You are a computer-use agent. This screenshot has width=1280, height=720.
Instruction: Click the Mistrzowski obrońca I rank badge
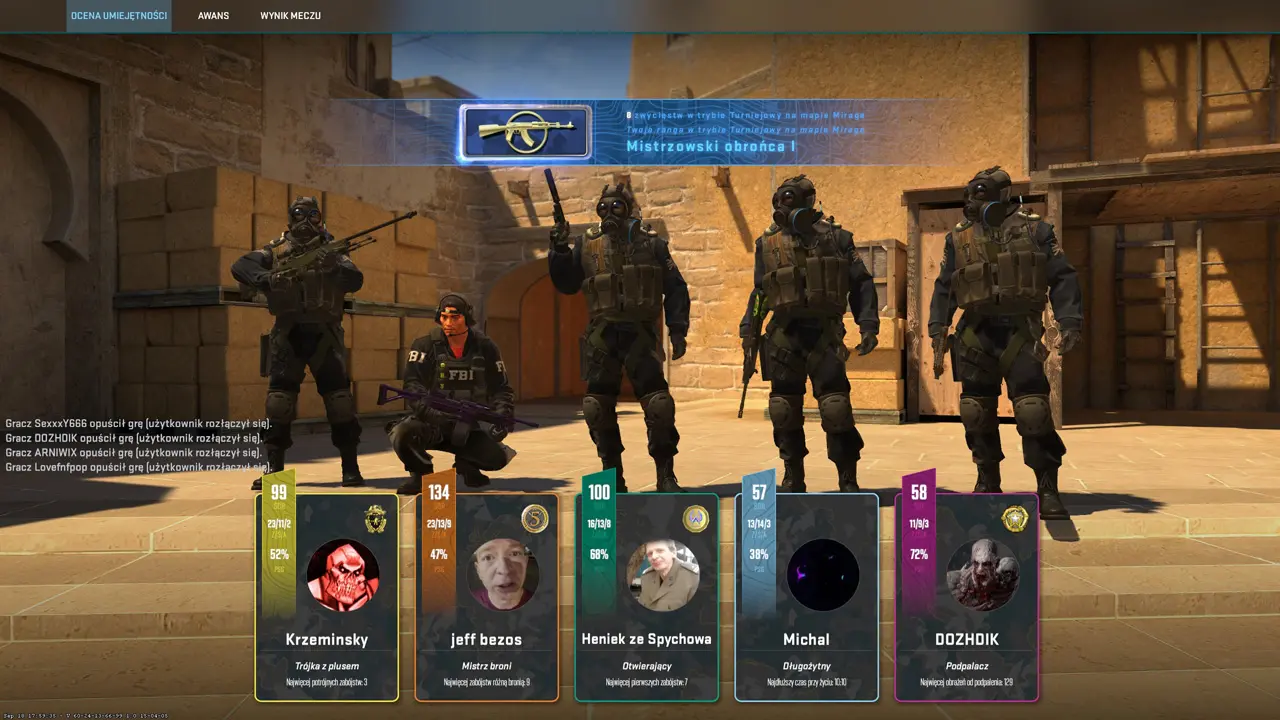point(525,133)
